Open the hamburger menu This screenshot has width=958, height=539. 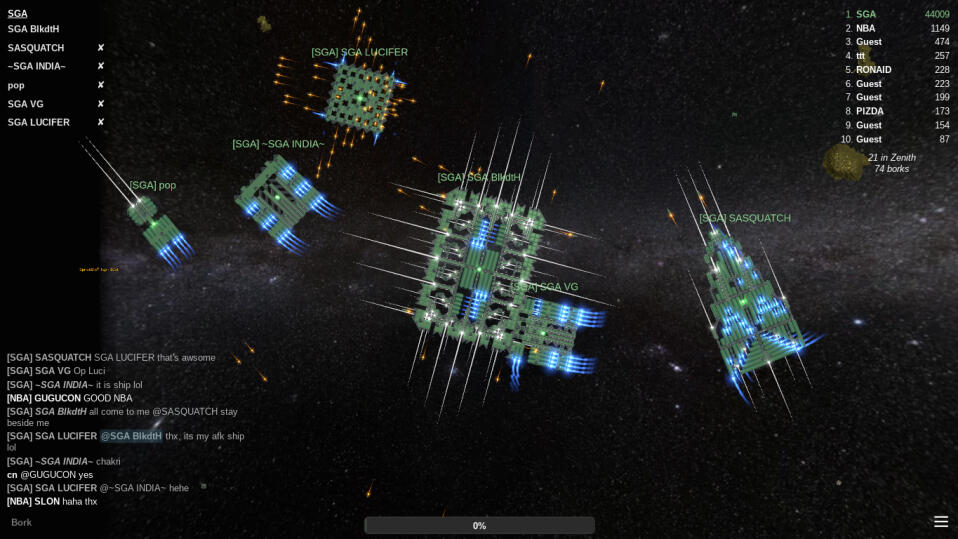click(940, 521)
